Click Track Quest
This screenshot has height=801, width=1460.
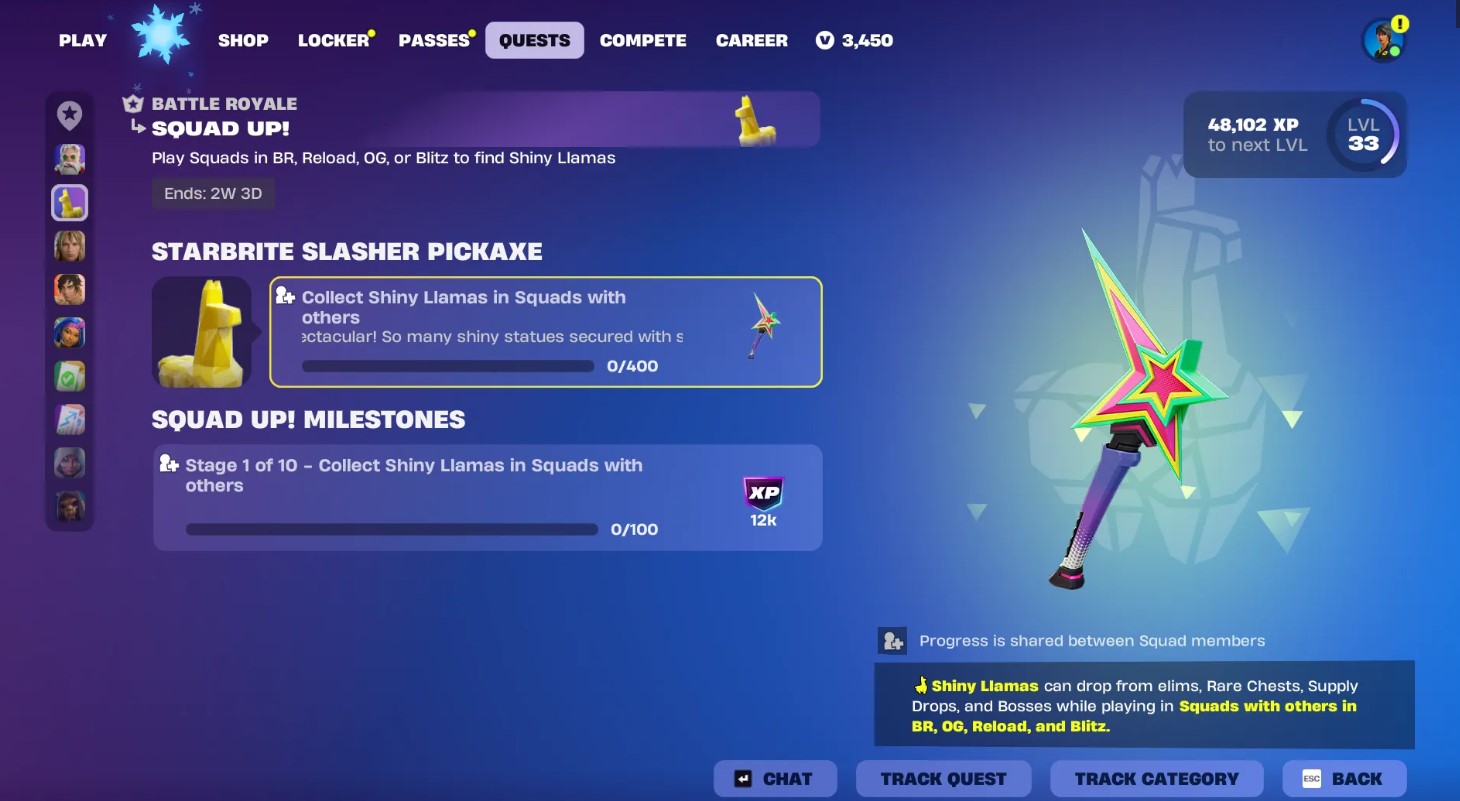pyautogui.click(x=943, y=779)
